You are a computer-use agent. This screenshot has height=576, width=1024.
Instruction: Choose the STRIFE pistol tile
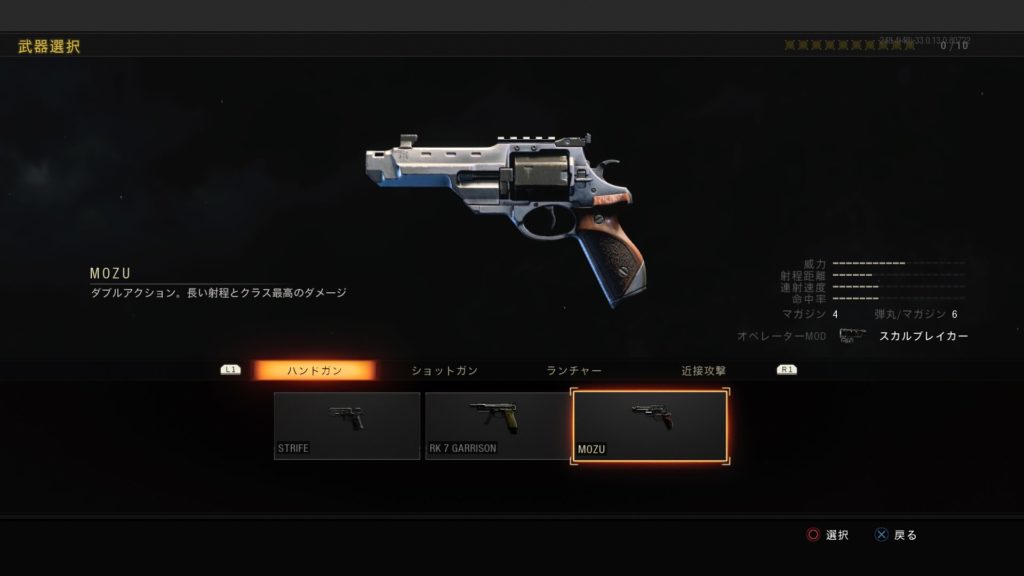347,425
